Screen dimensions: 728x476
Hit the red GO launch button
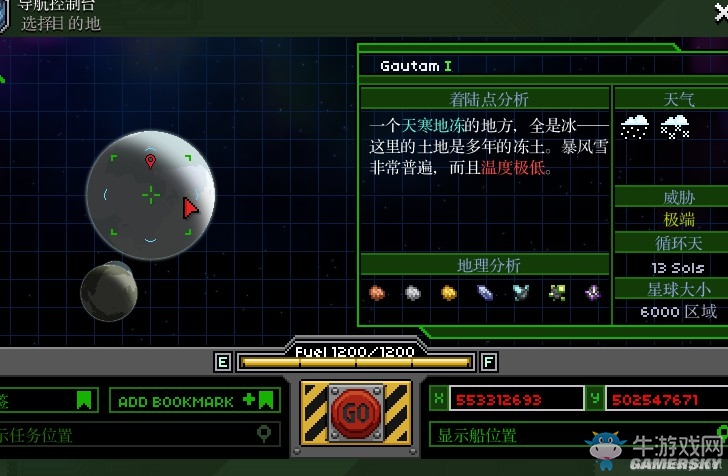coord(355,412)
